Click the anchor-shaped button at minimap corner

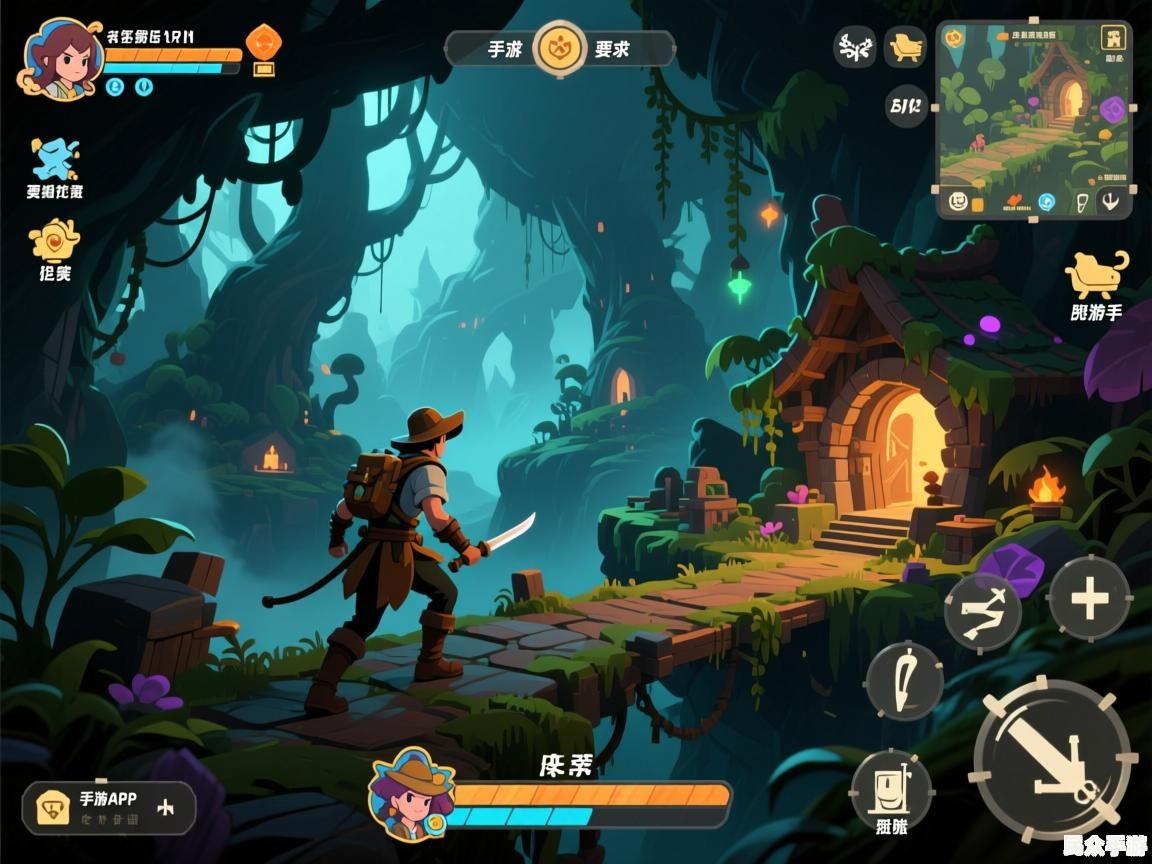pos(1111,201)
